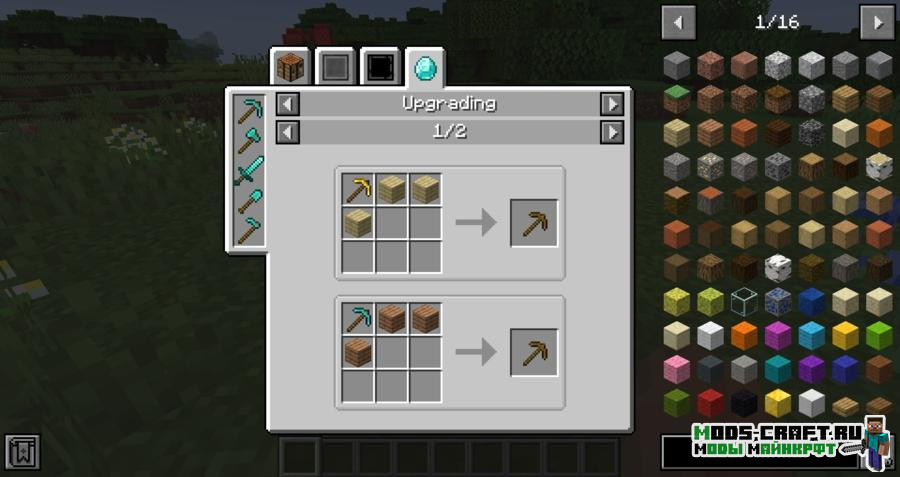This screenshot has width=900, height=477.
Task: Pick the diamond hoe catalyst icon
Action: 247,231
